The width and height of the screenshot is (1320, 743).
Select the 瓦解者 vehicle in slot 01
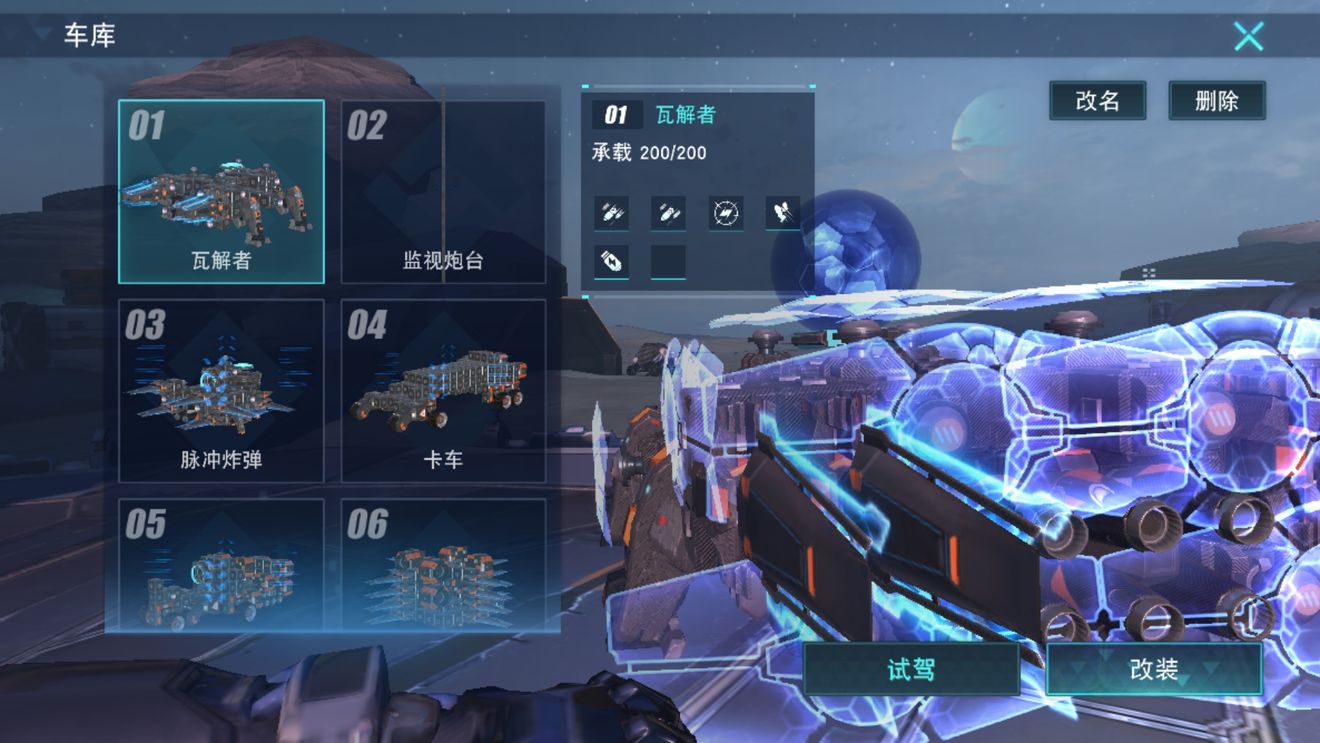222,190
